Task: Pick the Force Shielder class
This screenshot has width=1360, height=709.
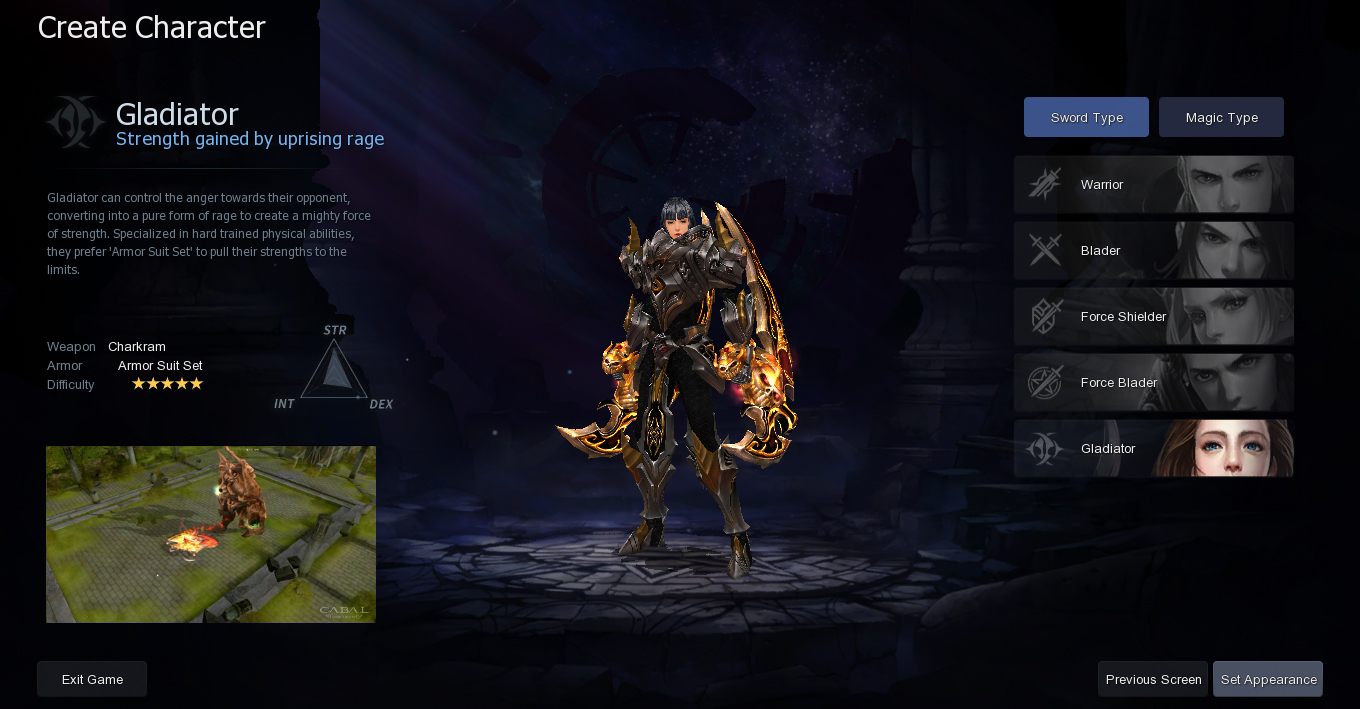Action: tap(1153, 317)
